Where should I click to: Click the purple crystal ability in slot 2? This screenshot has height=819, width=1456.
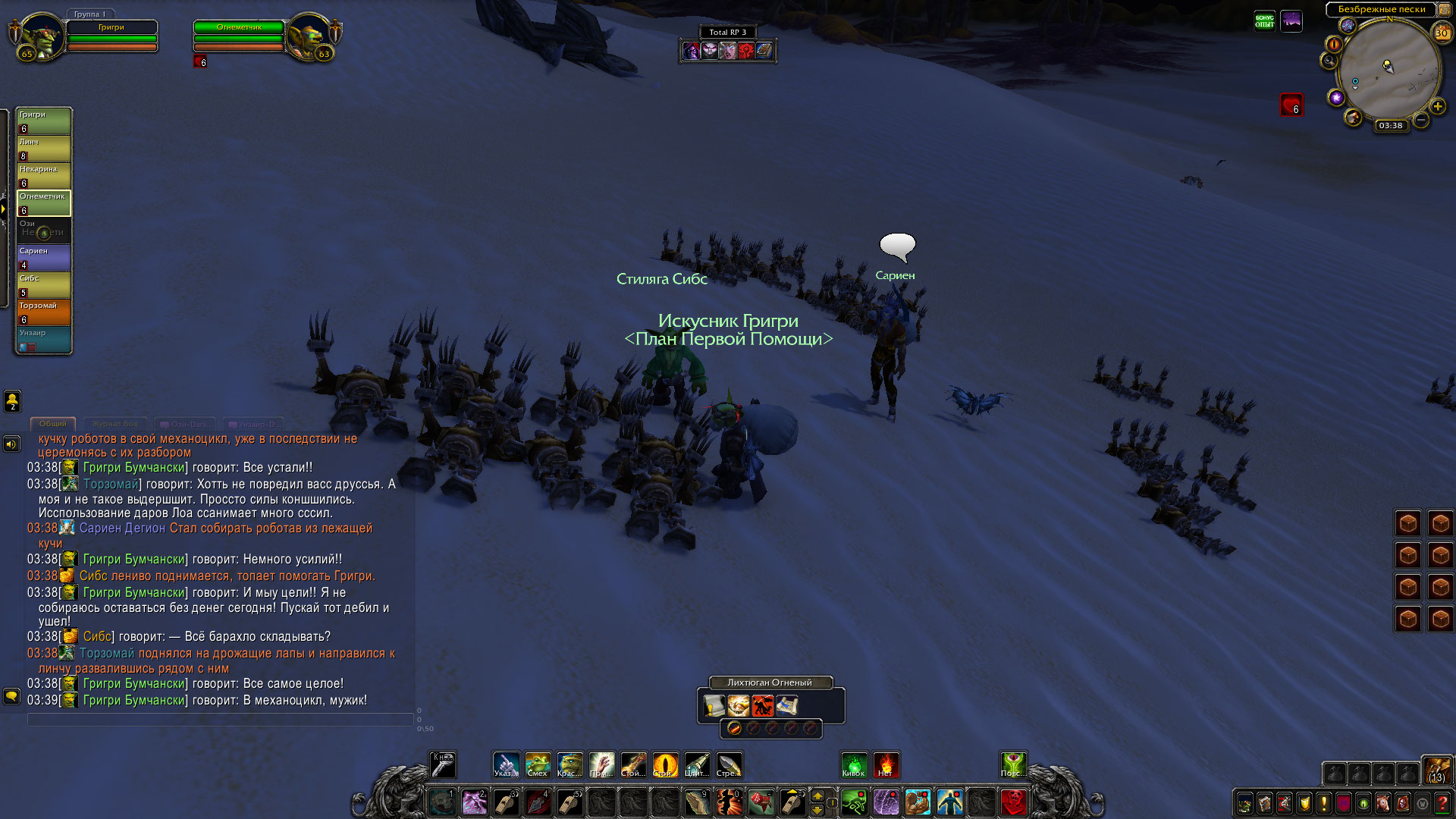click(x=475, y=802)
